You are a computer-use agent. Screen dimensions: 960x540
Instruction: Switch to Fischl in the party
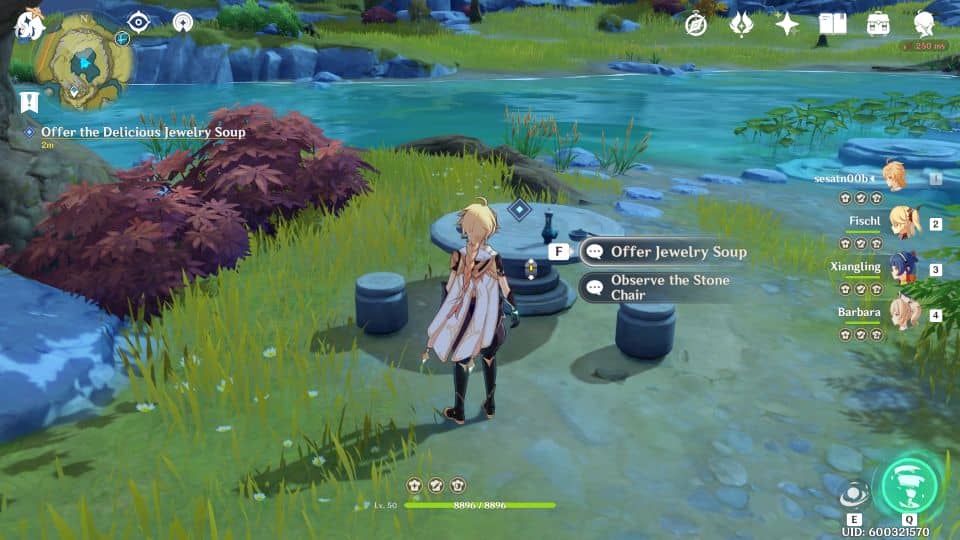click(x=906, y=222)
